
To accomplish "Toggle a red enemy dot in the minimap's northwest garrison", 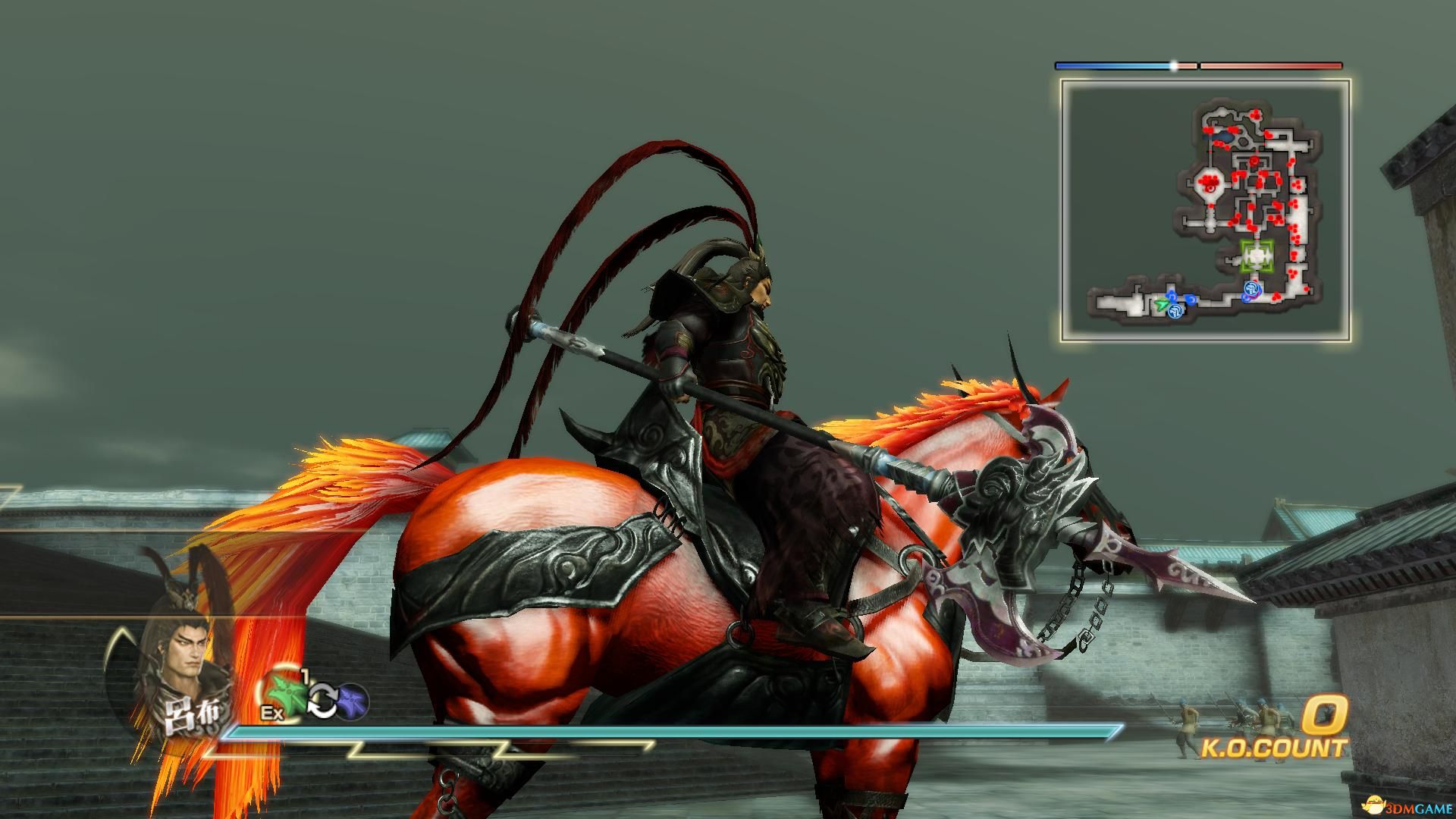I will 1209,182.
